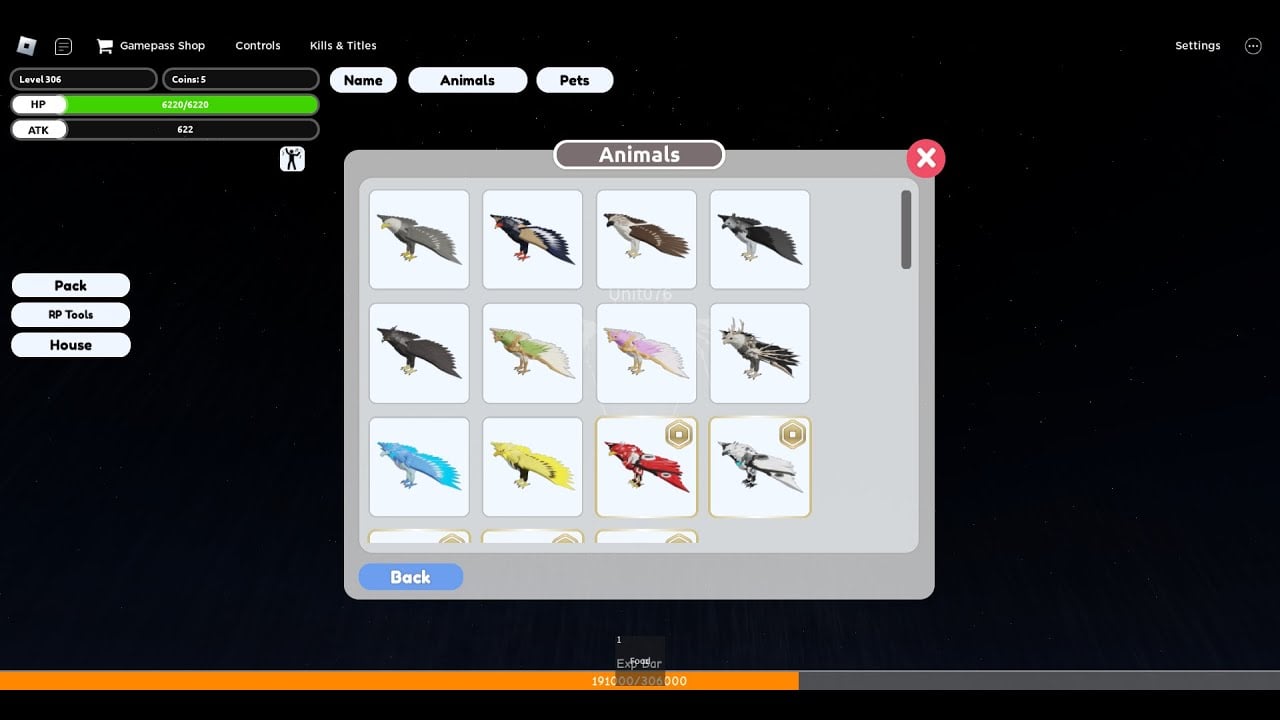Click the shopping cart icon beside Gamepass Shop
1280x720 pixels.
pyautogui.click(x=103, y=45)
